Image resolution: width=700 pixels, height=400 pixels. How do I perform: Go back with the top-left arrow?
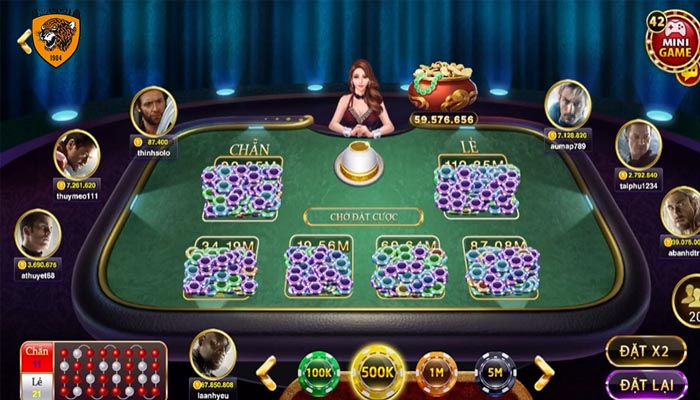23,39
